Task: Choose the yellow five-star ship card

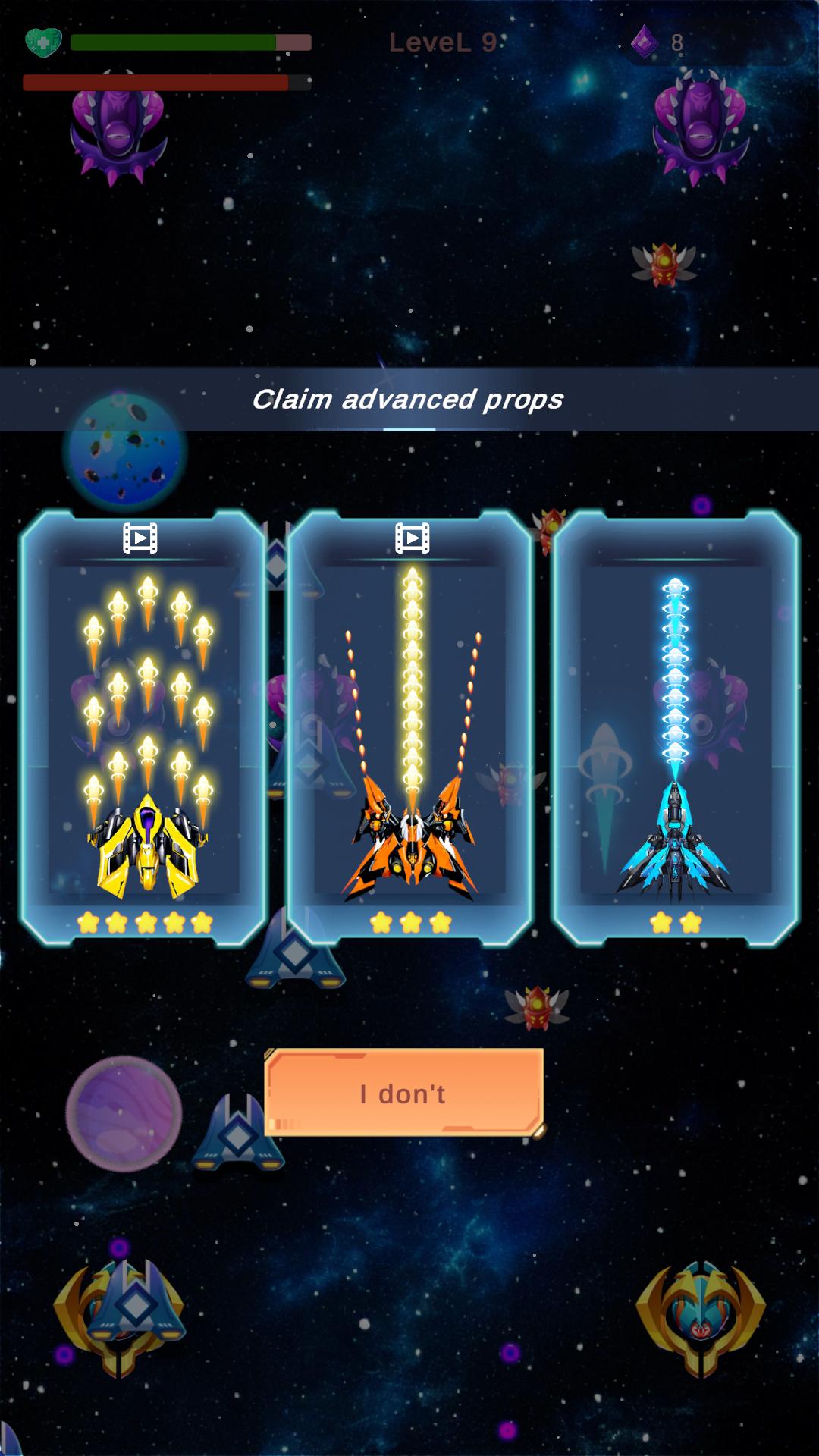Action: [143, 728]
